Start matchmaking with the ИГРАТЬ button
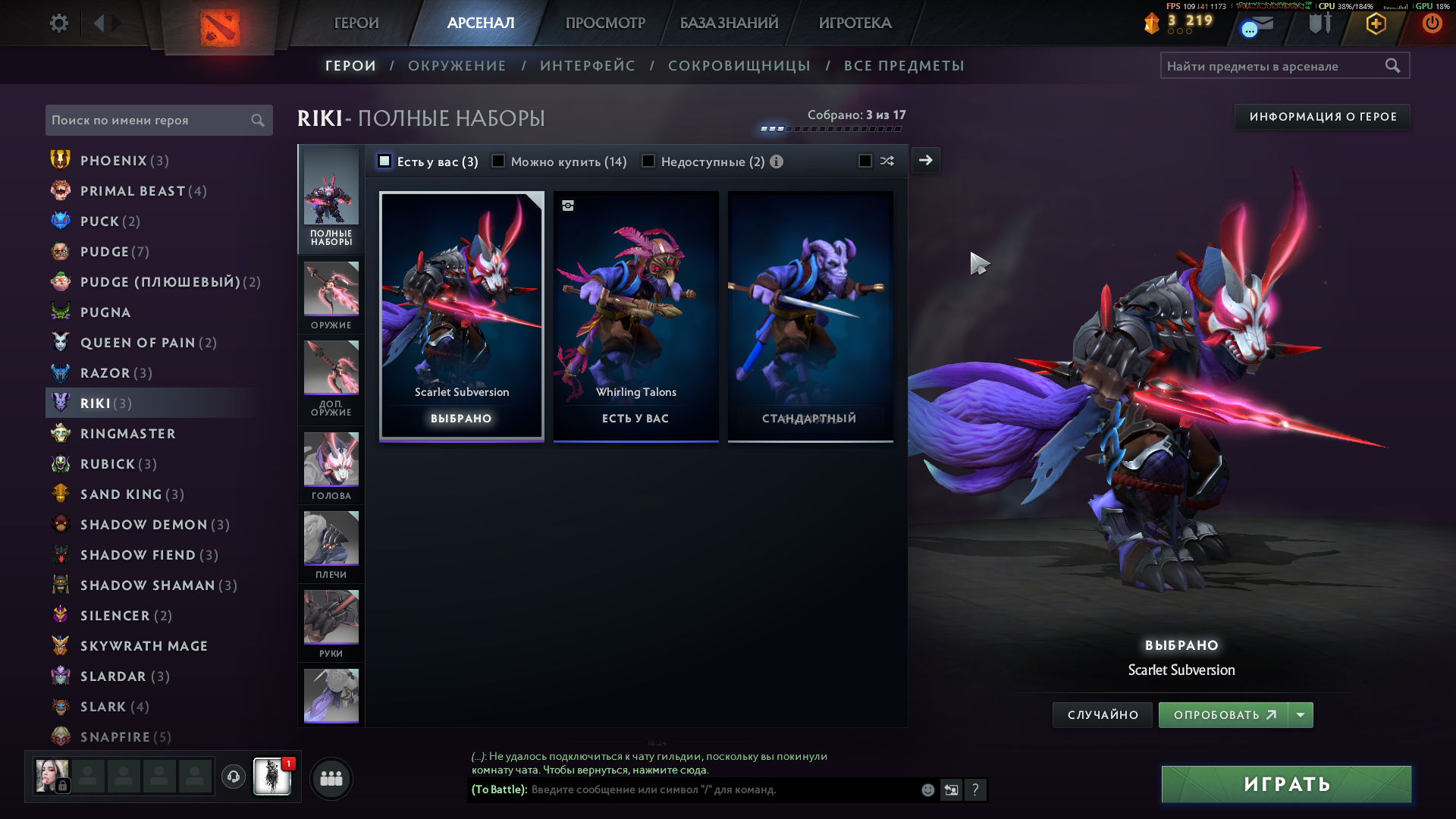1456x819 pixels. tap(1286, 784)
